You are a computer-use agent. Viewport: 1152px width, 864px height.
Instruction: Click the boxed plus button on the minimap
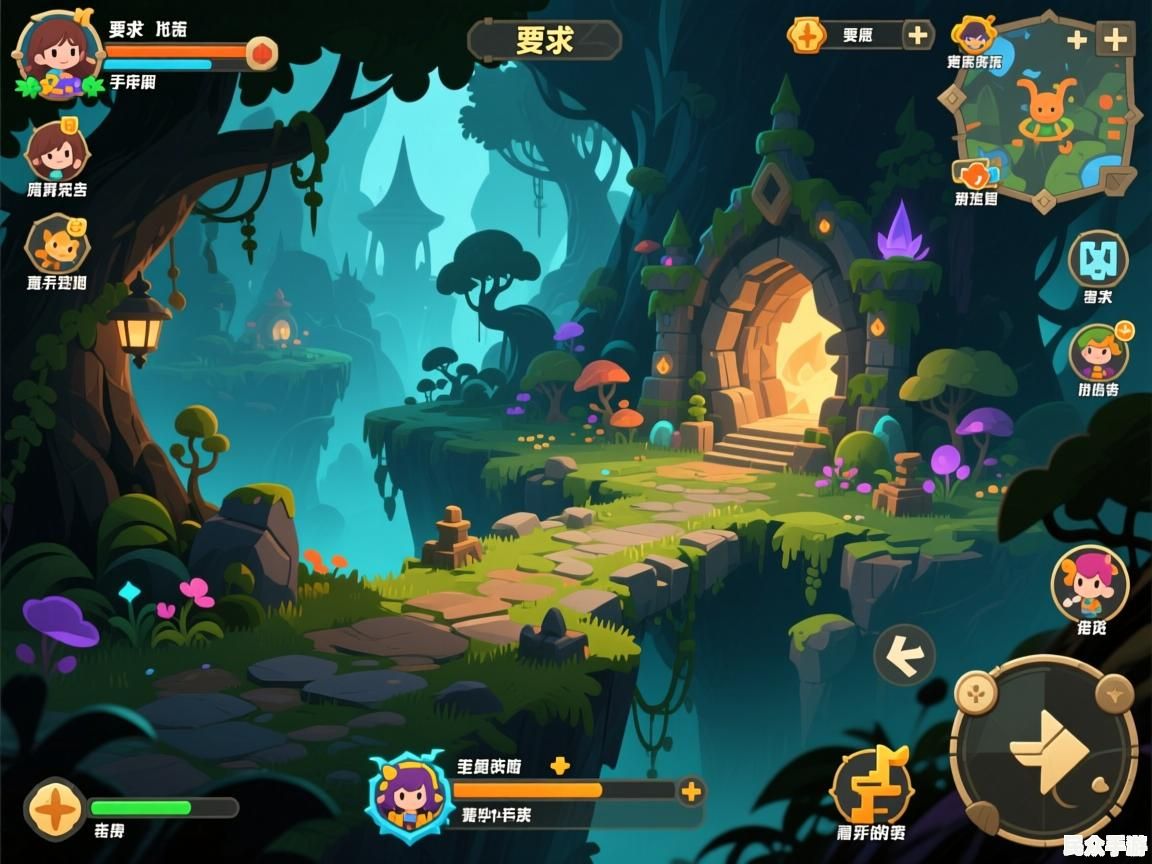pyautogui.click(x=1115, y=40)
